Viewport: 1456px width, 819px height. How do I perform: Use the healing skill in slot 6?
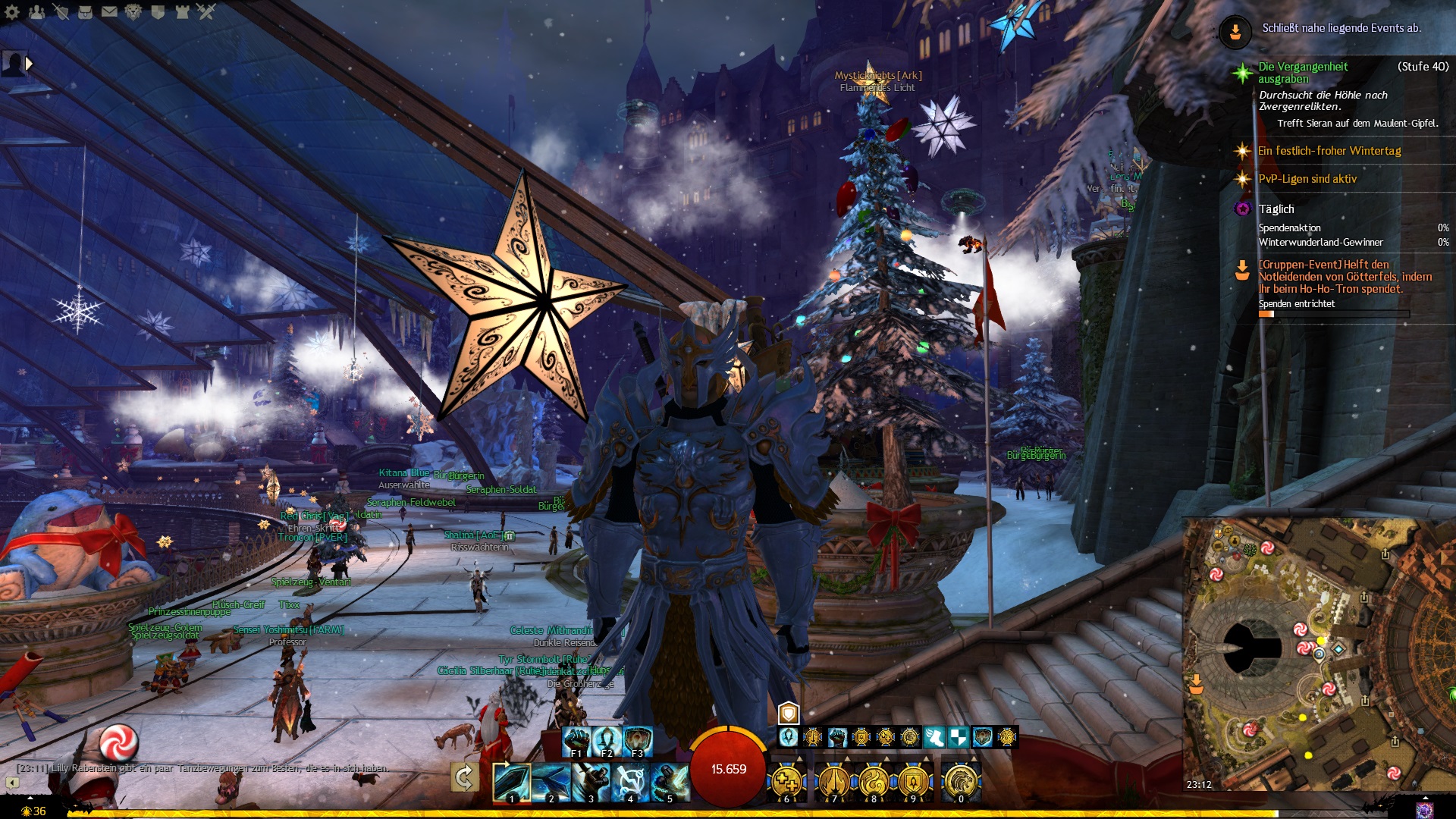click(787, 781)
